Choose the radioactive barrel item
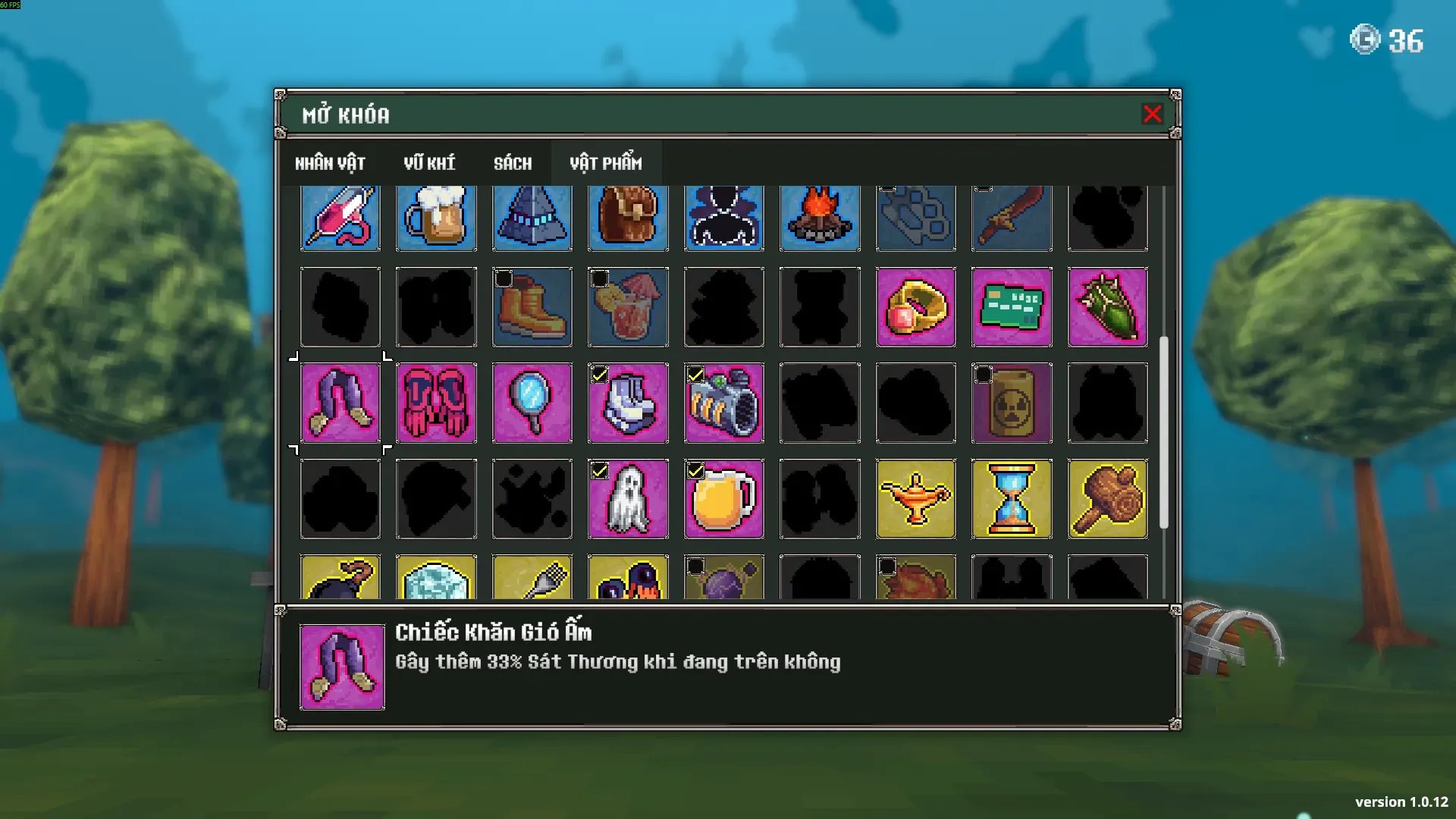The image size is (1456, 819). [x=1012, y=403]
